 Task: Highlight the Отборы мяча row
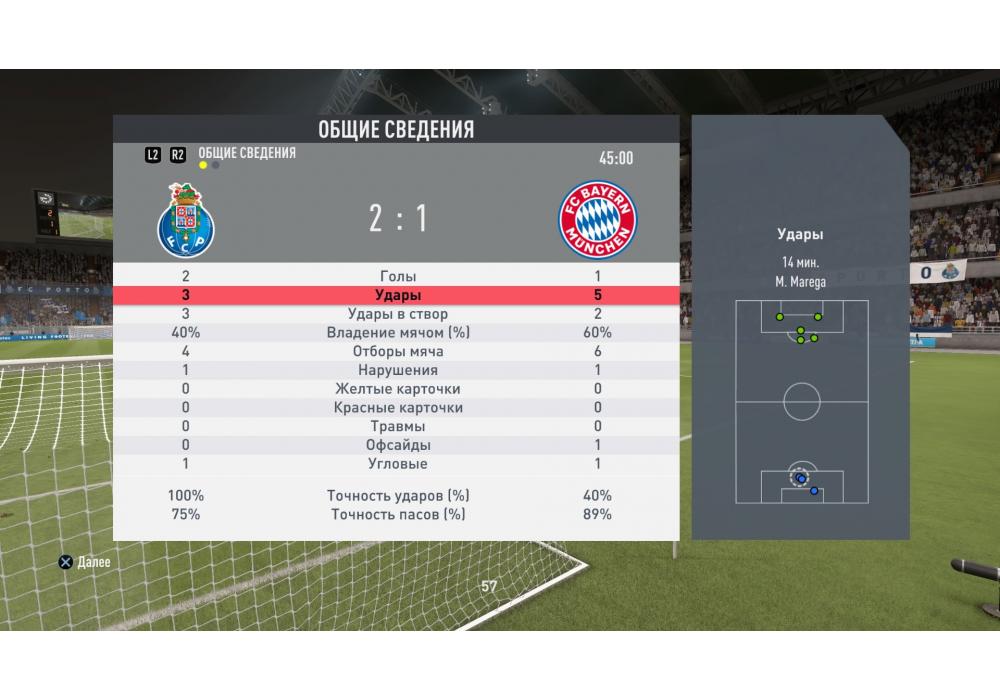[397, 352]
